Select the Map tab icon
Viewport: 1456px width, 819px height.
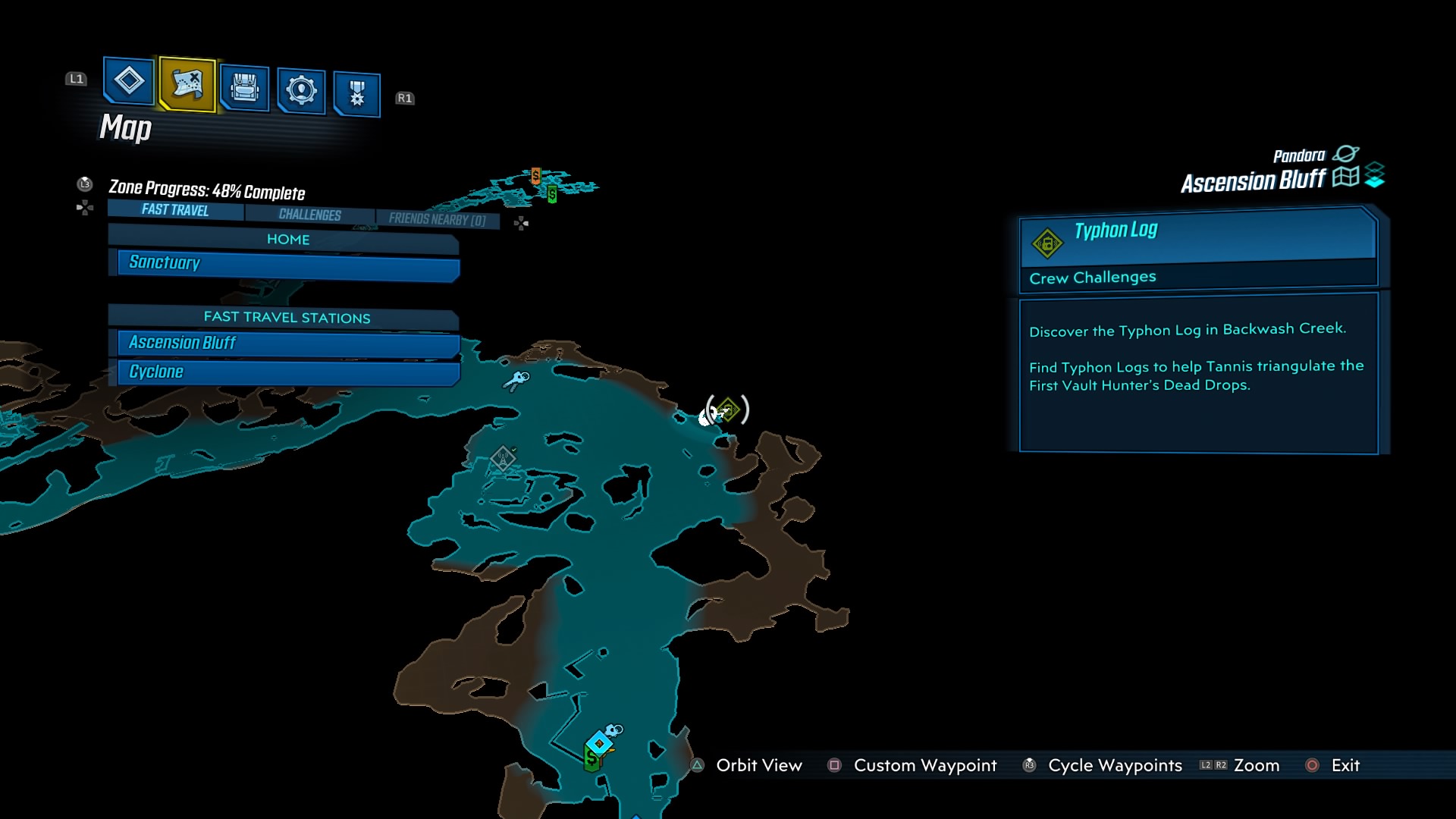tap(187, 83)
